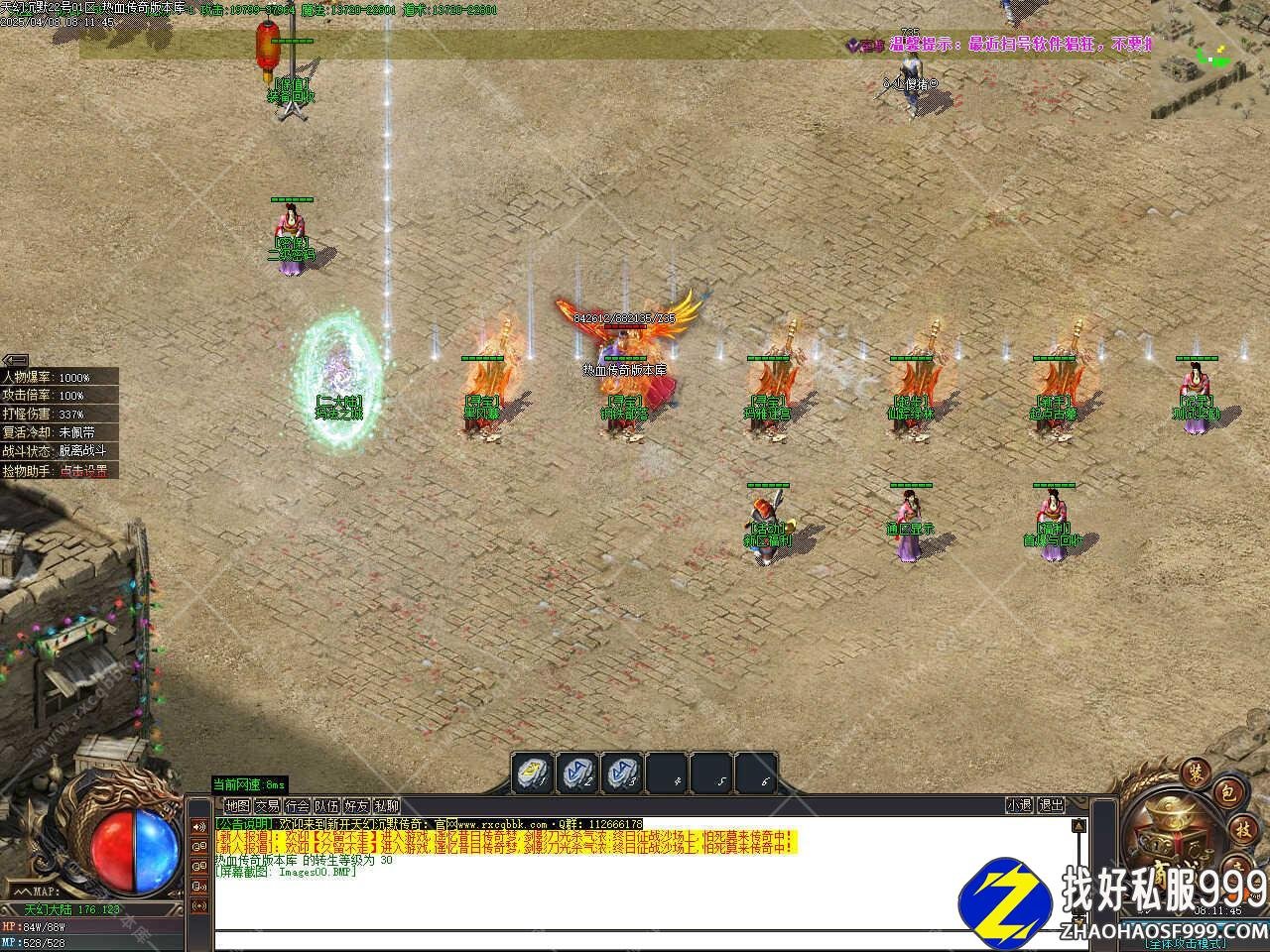The image size is (1270, 952).
Task: Use the skill in hotbar slot 1
Action: point(533,773)
